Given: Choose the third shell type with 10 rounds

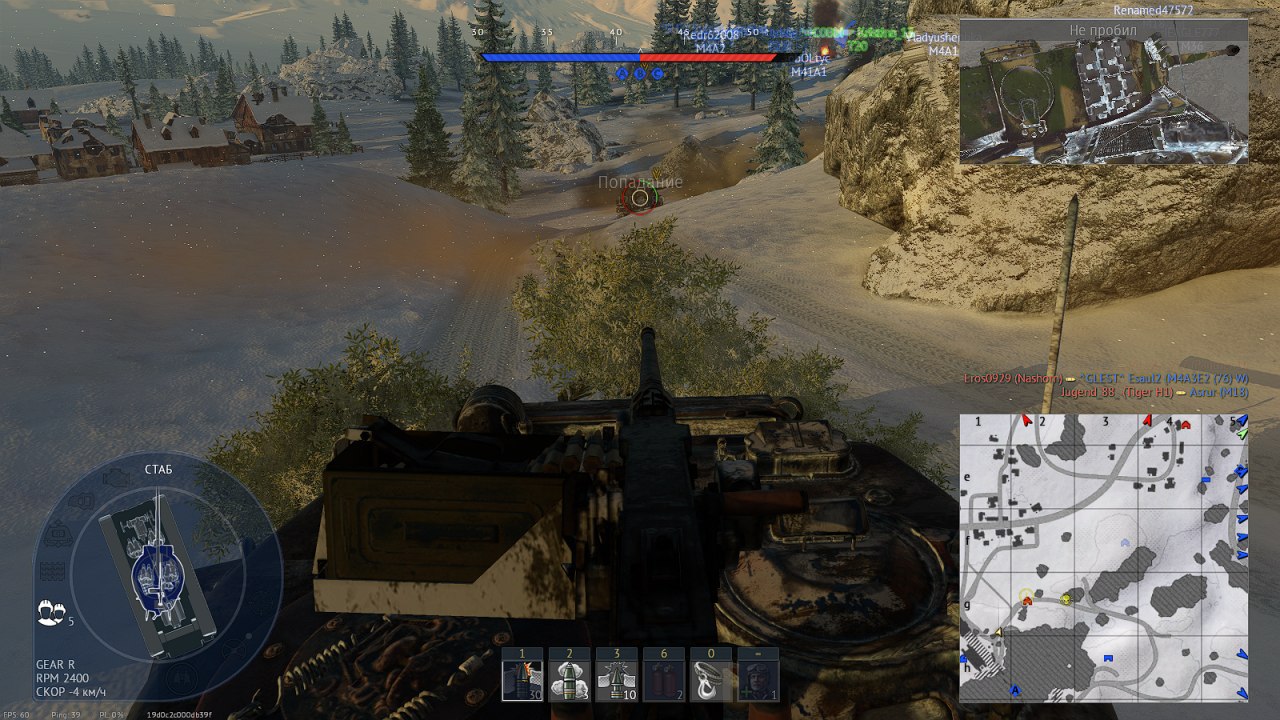Looking at the screenshot, I should [x=616, y=680].
